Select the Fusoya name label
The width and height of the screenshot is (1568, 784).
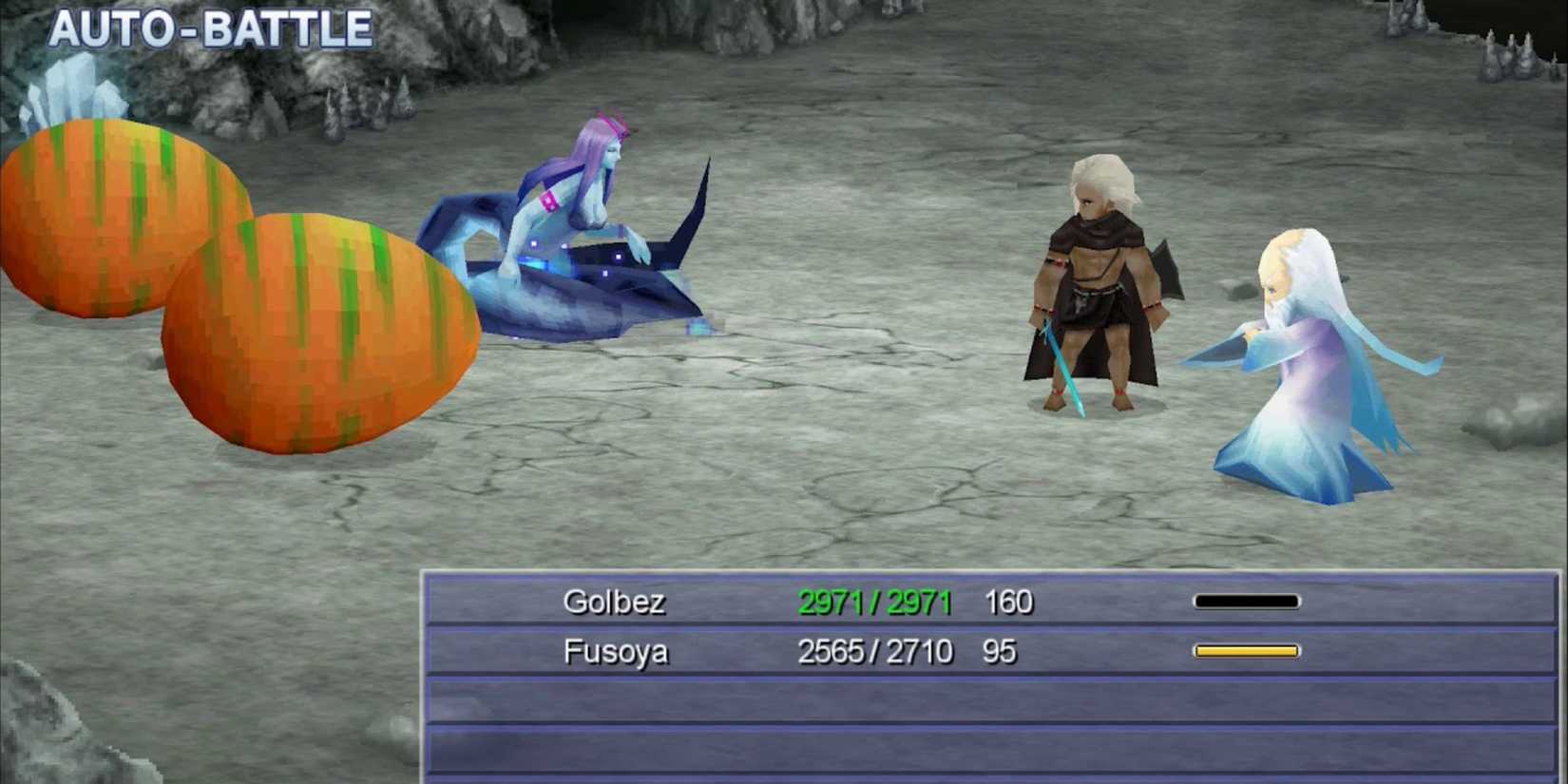pyautogui.click(x=616, y=652)
